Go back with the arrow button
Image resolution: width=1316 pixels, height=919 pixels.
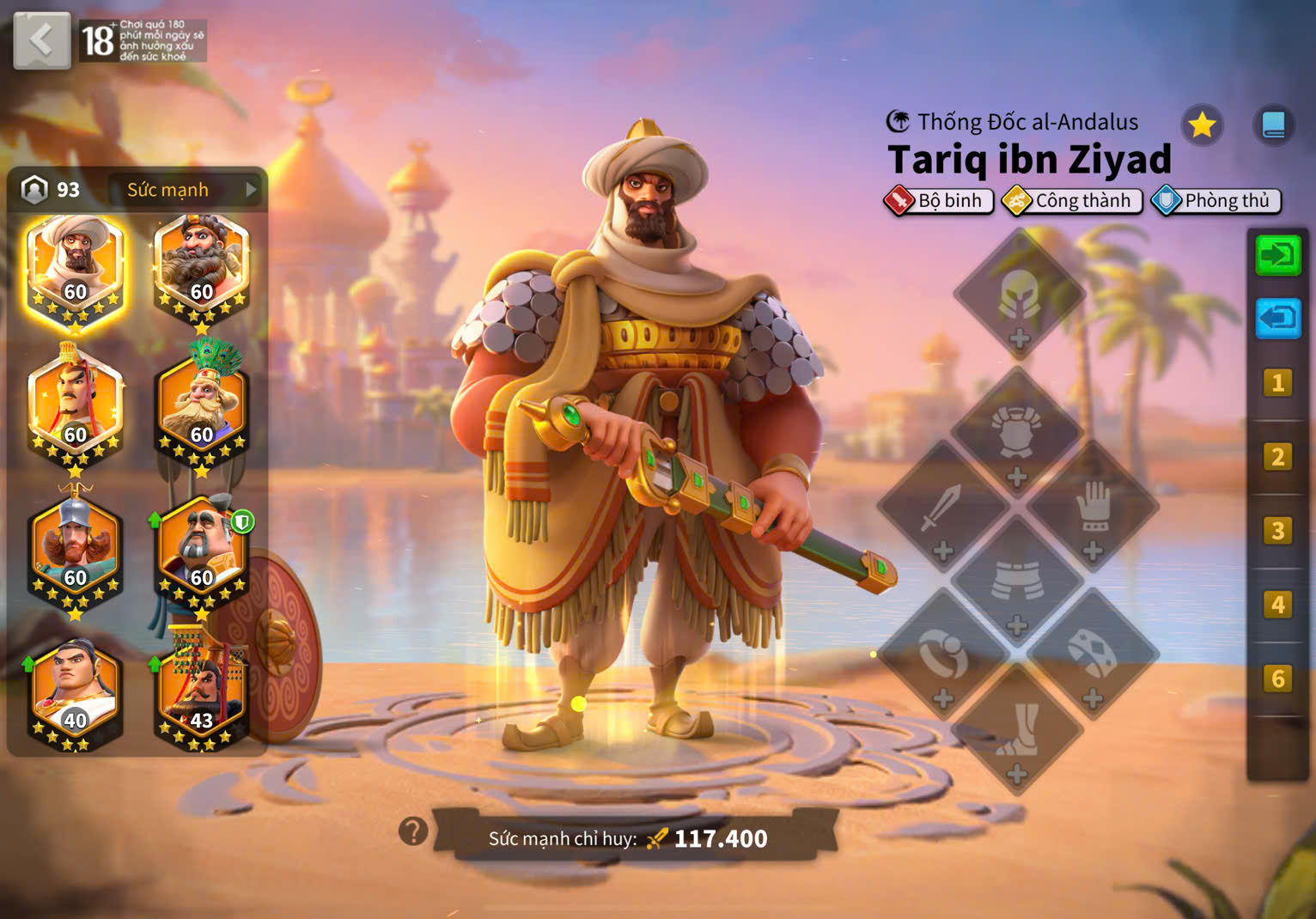(41, 40)
